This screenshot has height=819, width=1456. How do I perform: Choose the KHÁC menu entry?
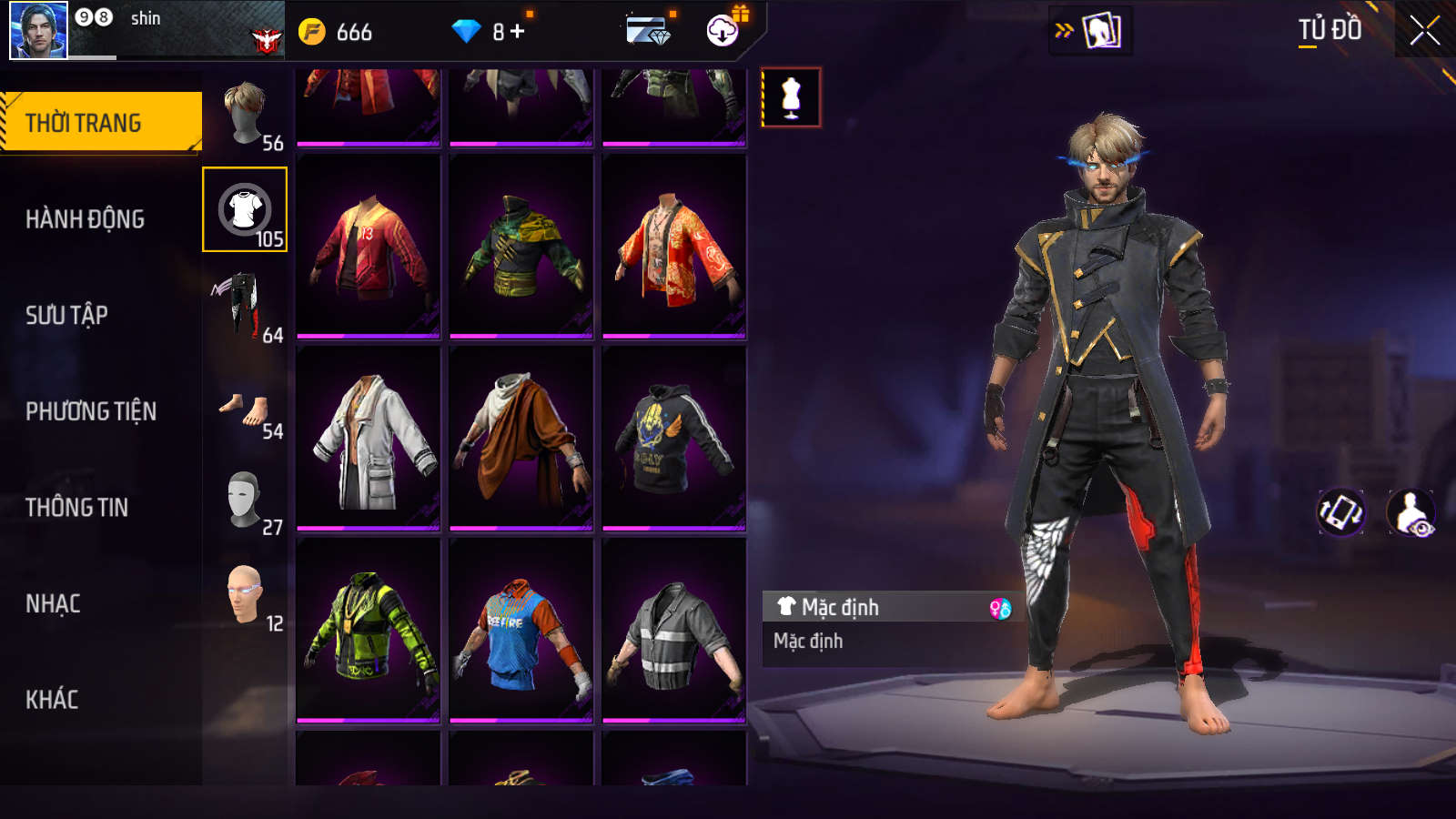(x=52, y=700)
